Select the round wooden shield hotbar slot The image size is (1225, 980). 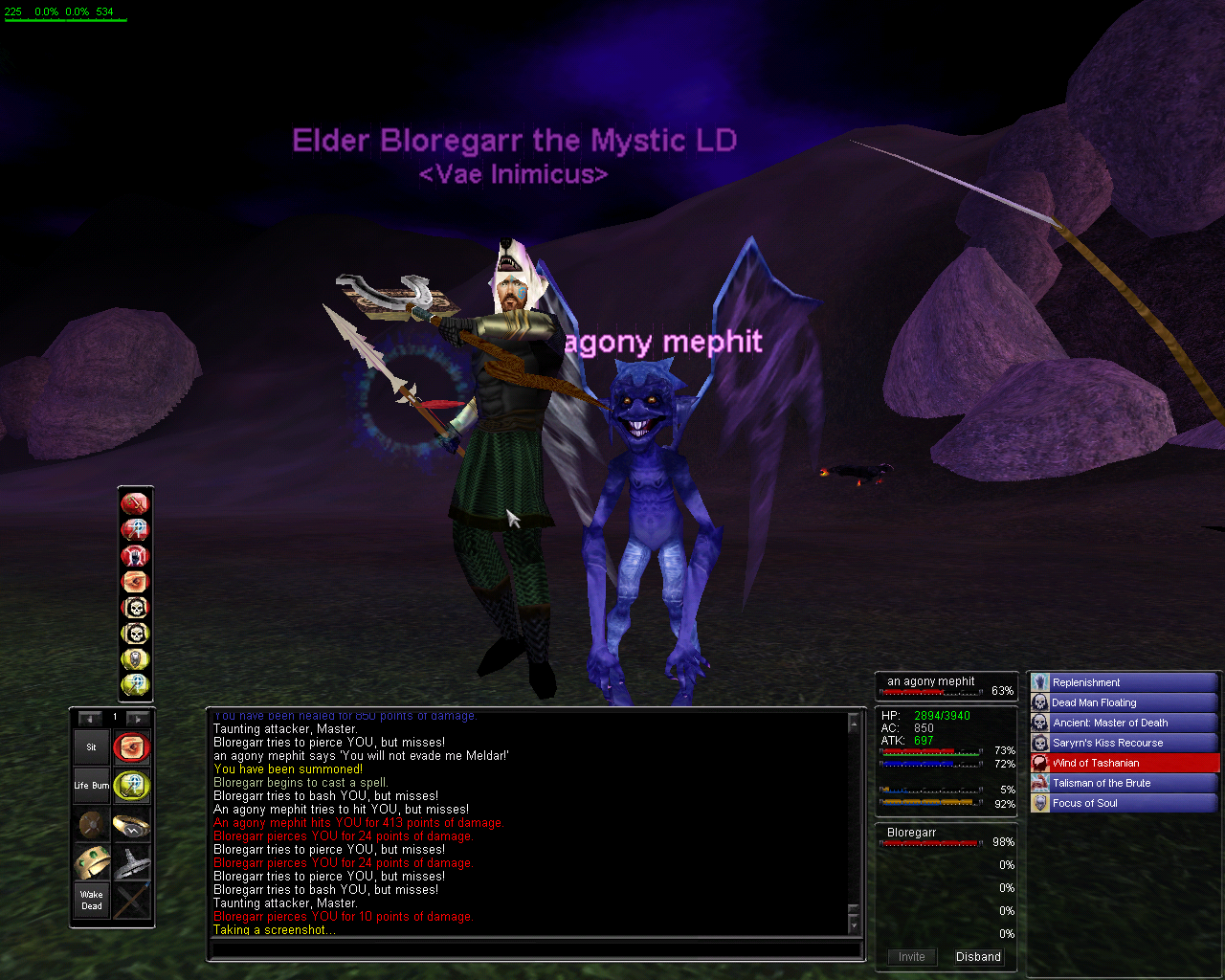(92, 824)
